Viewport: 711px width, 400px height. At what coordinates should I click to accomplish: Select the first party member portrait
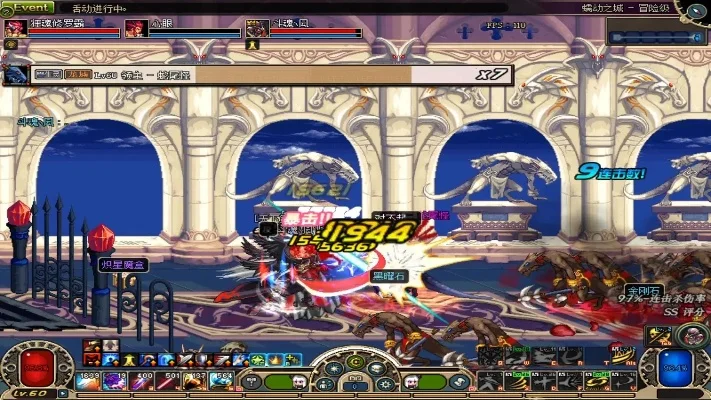pos(14,29)
